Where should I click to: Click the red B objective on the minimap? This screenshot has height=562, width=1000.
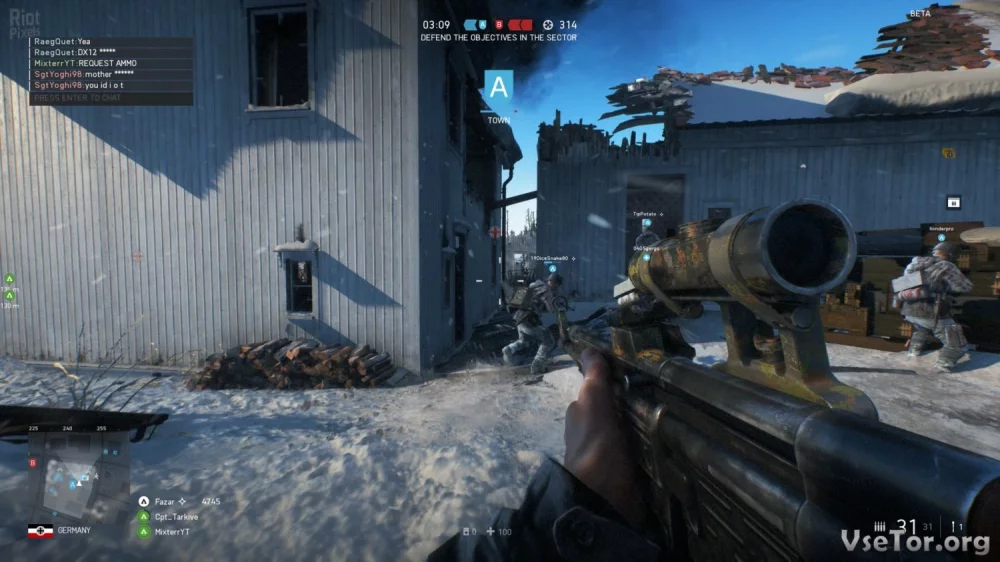tap(33, 463)
